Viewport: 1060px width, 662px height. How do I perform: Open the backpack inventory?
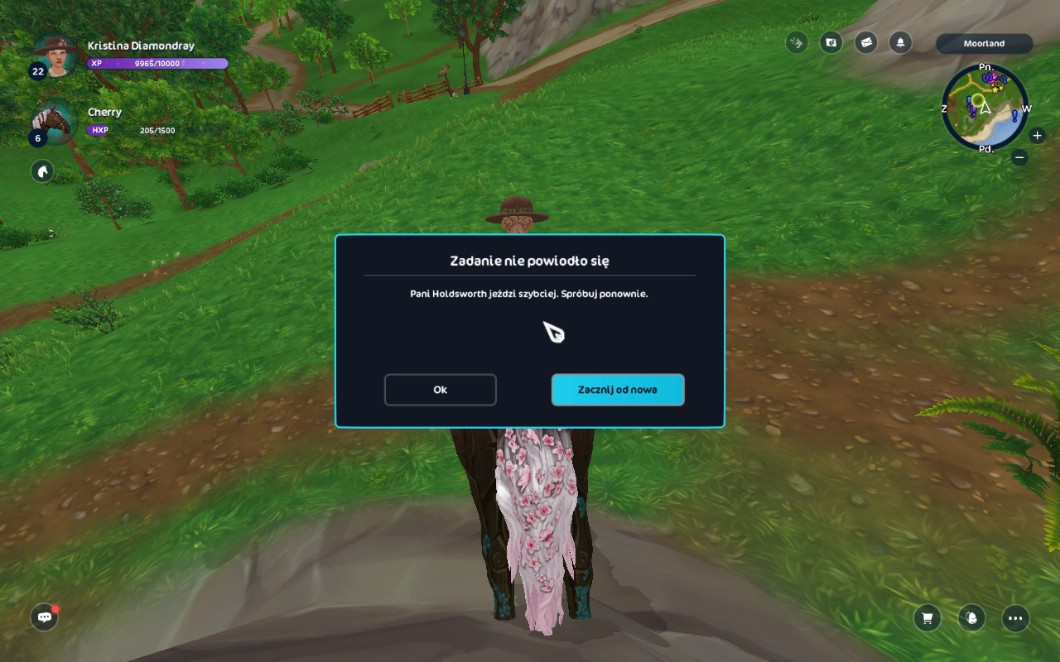click(x=971, y=618)
